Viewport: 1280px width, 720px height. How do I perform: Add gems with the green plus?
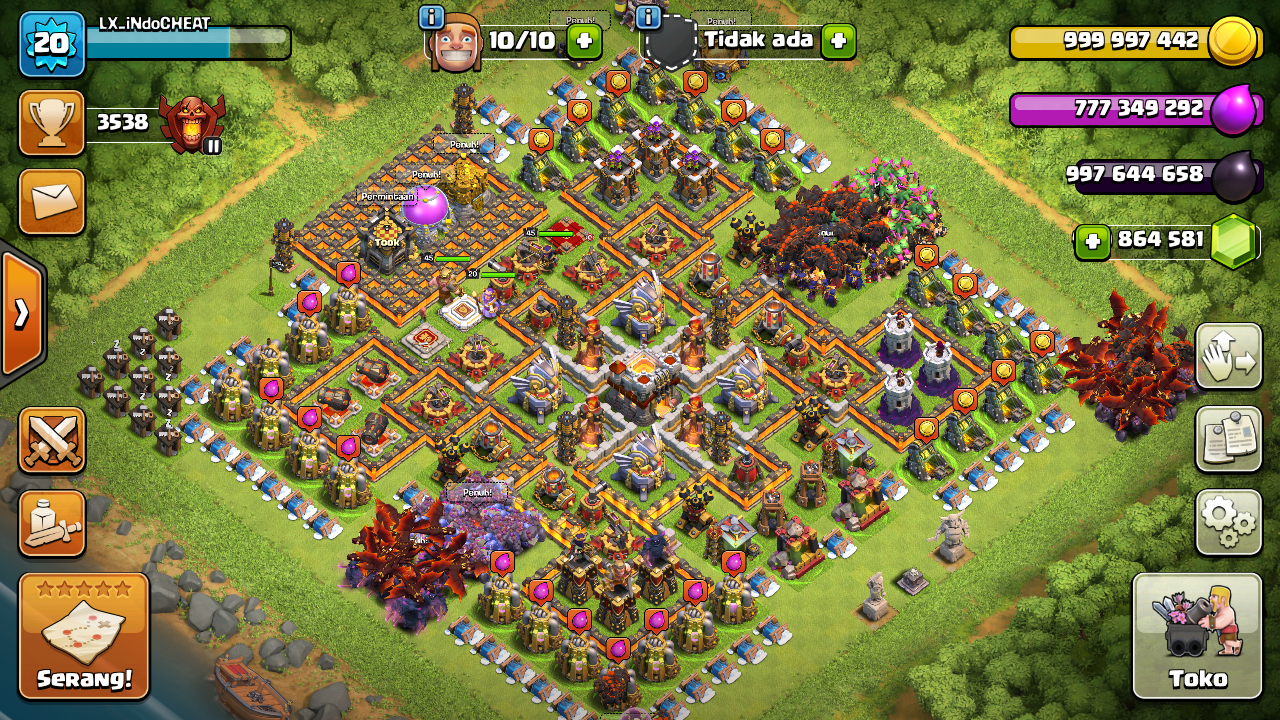coord(1093,241)
